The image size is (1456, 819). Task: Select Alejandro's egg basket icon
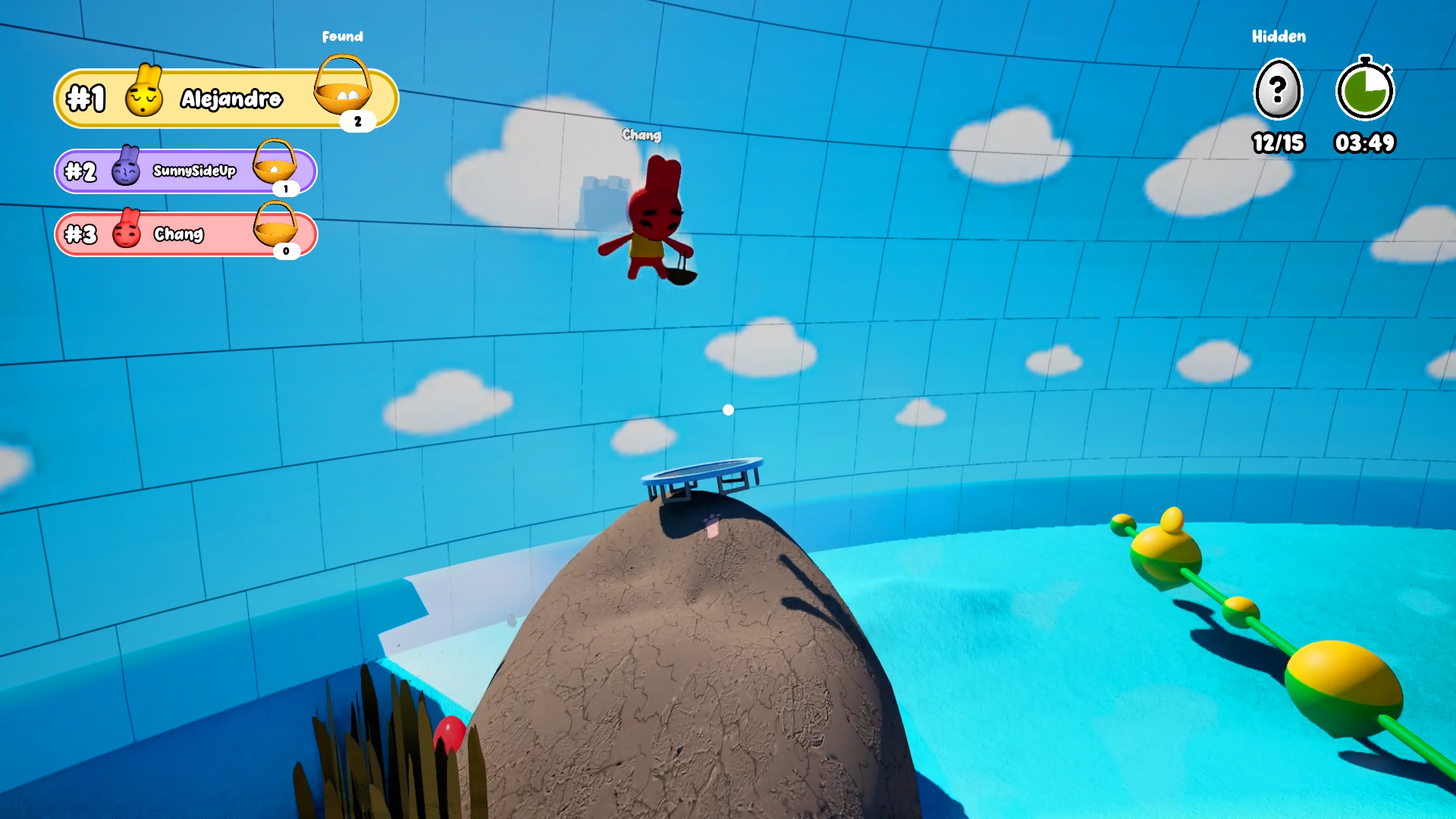344,91
